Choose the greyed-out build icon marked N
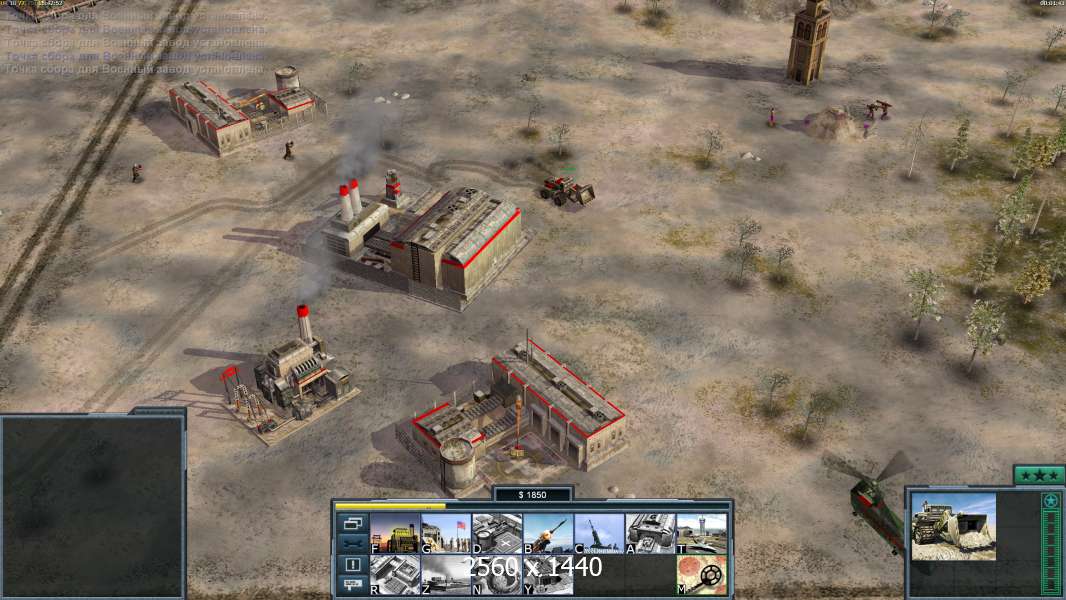Viewport: 1066px width, 600px height. (497, 575)
